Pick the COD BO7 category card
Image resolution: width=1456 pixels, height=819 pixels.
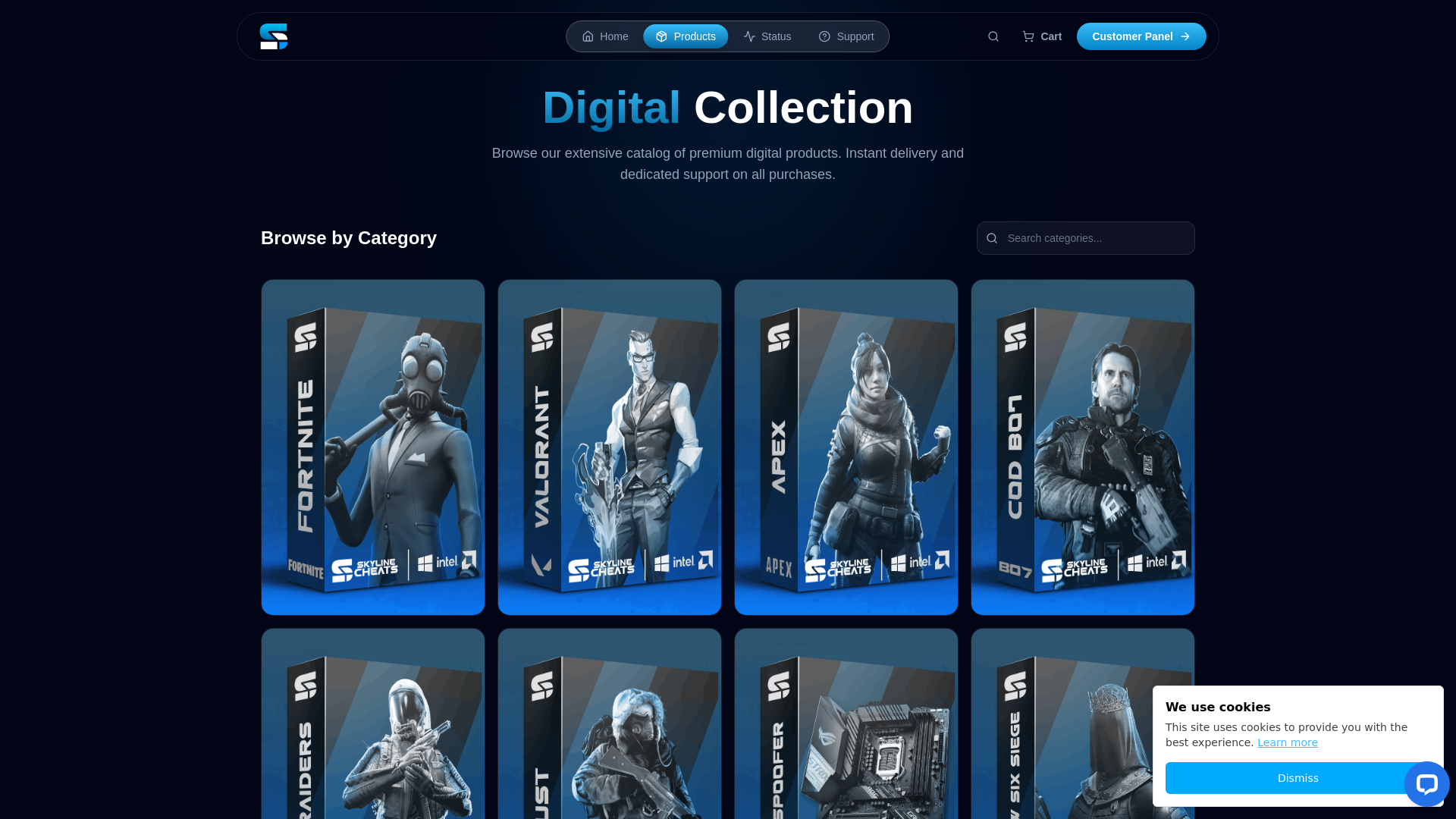coord(1083,447)
